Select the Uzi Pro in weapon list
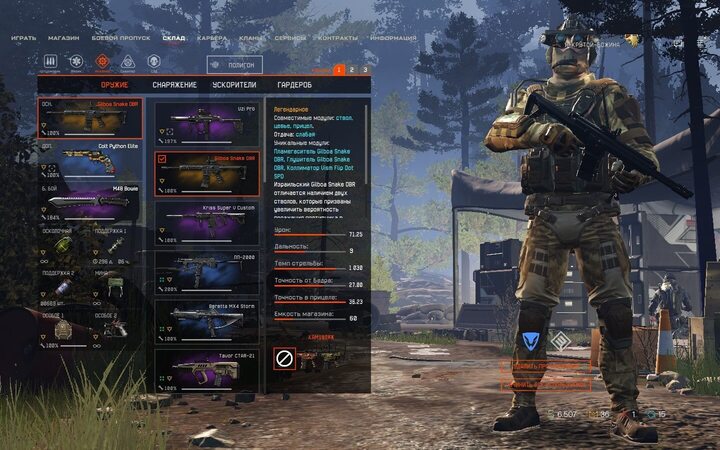Image resolution: width=720 pixels, height=450 pixels. [x=207, y=121]
